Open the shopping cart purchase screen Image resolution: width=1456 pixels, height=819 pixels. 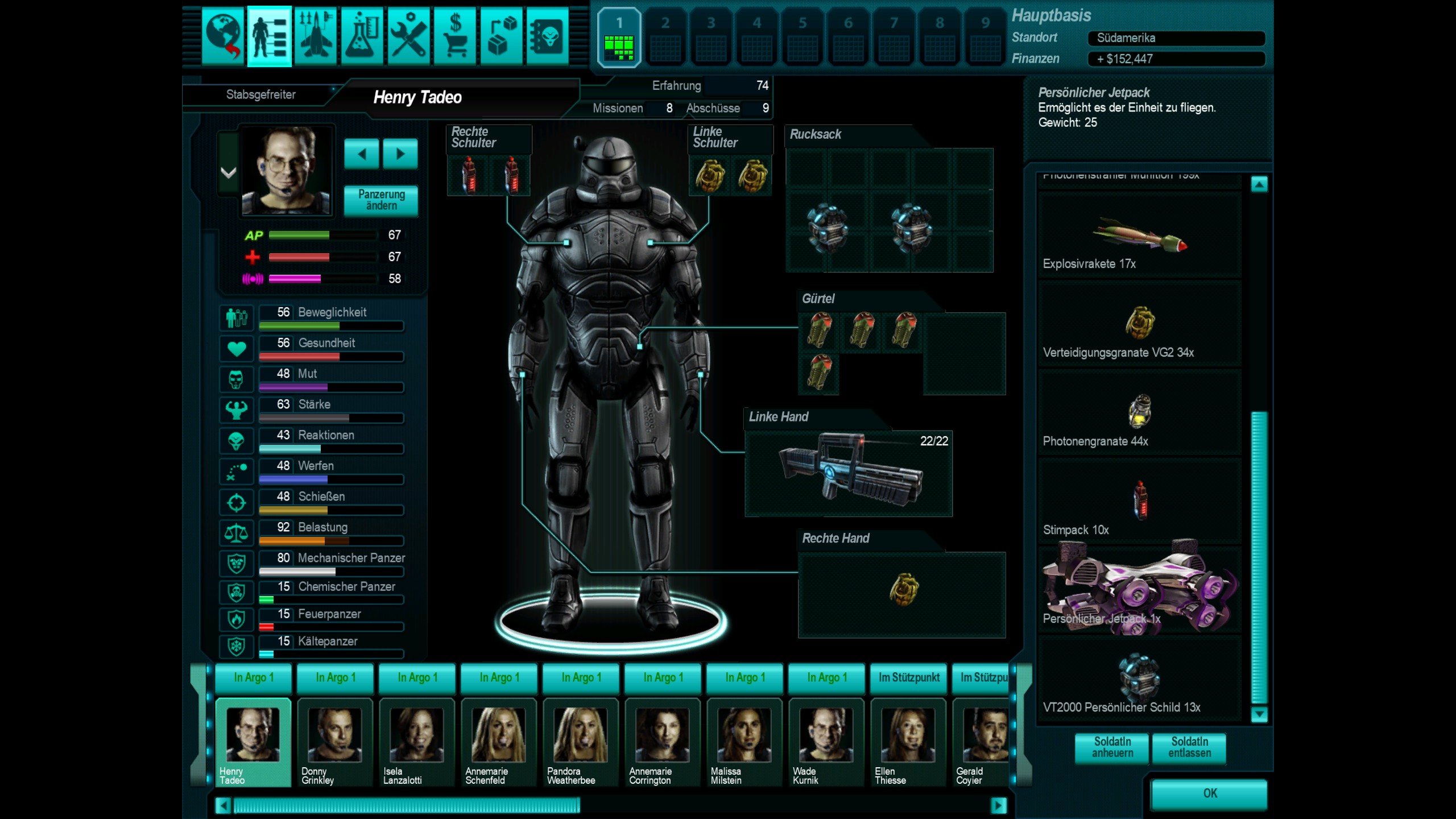[x=455, y=37]
